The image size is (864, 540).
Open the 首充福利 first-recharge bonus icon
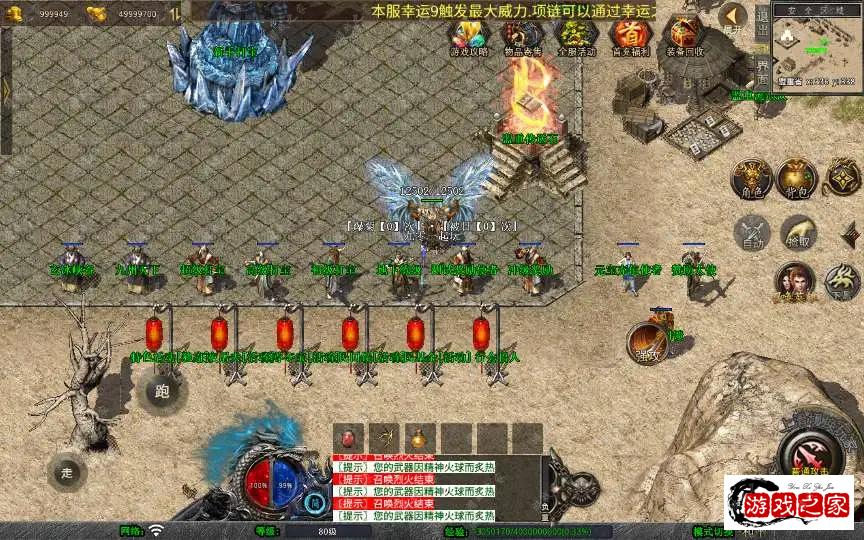(630, 37)
